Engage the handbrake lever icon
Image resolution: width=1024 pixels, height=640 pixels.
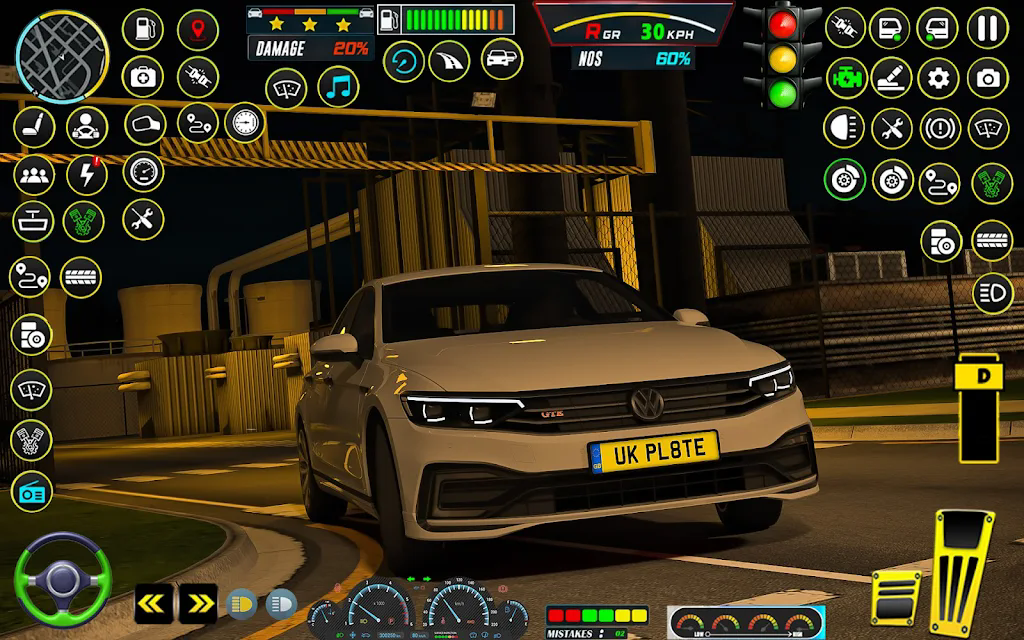tap(891, 78)
